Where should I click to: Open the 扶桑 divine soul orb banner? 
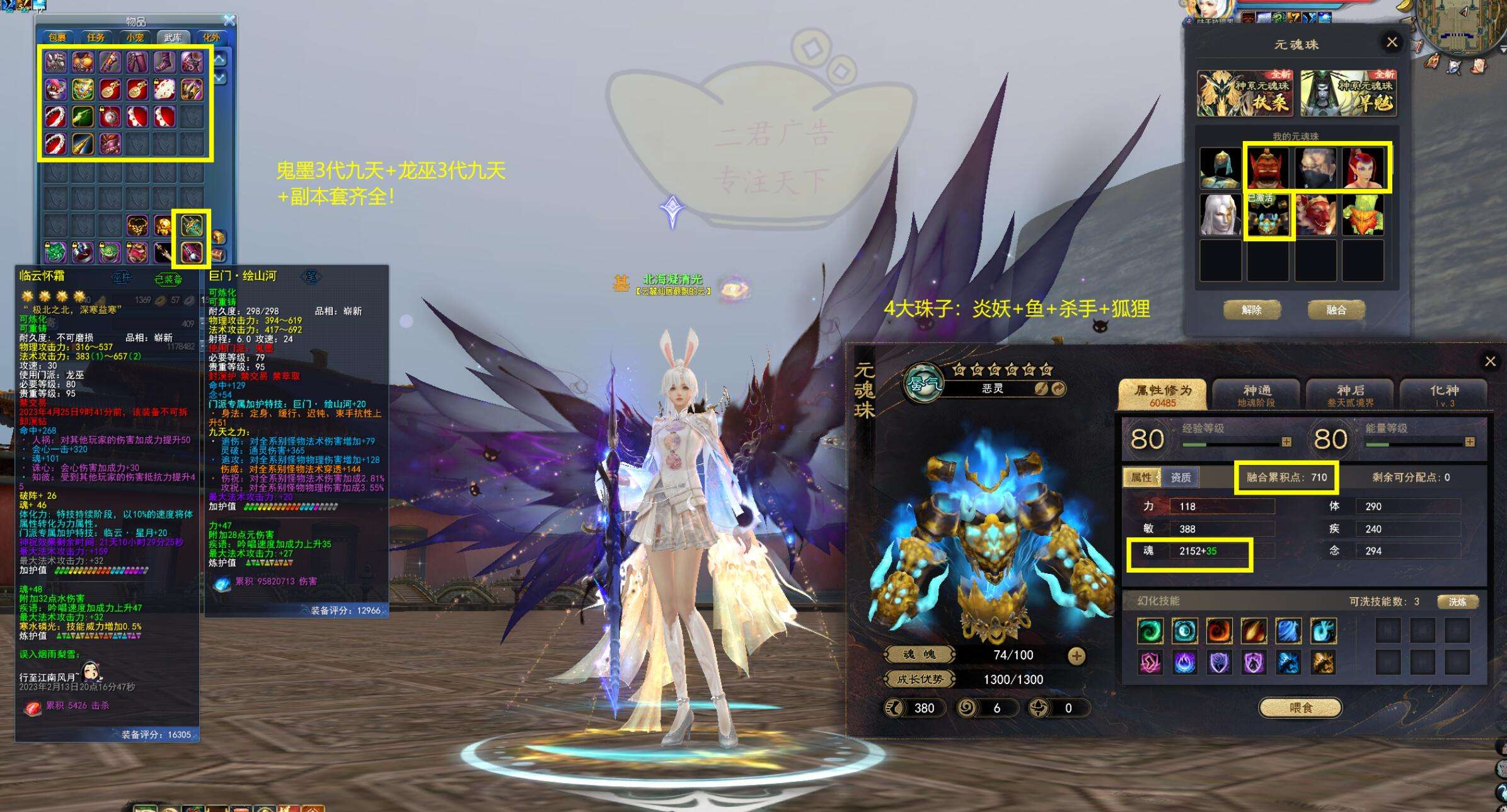pyautogui.click(x=1244, y=94)
